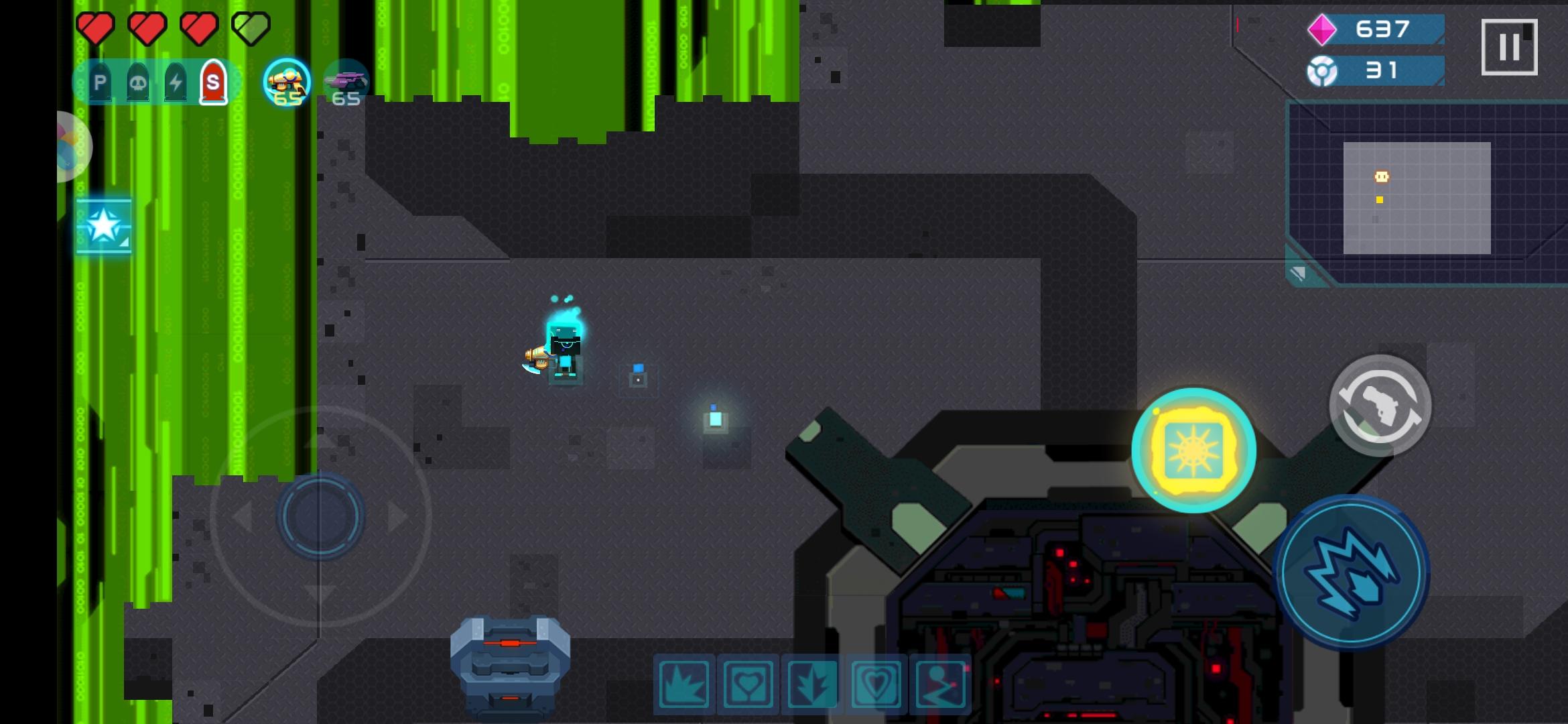Select the red S bullet ammo type
This screenshot has height=724, width=1568.
[213, 82]
